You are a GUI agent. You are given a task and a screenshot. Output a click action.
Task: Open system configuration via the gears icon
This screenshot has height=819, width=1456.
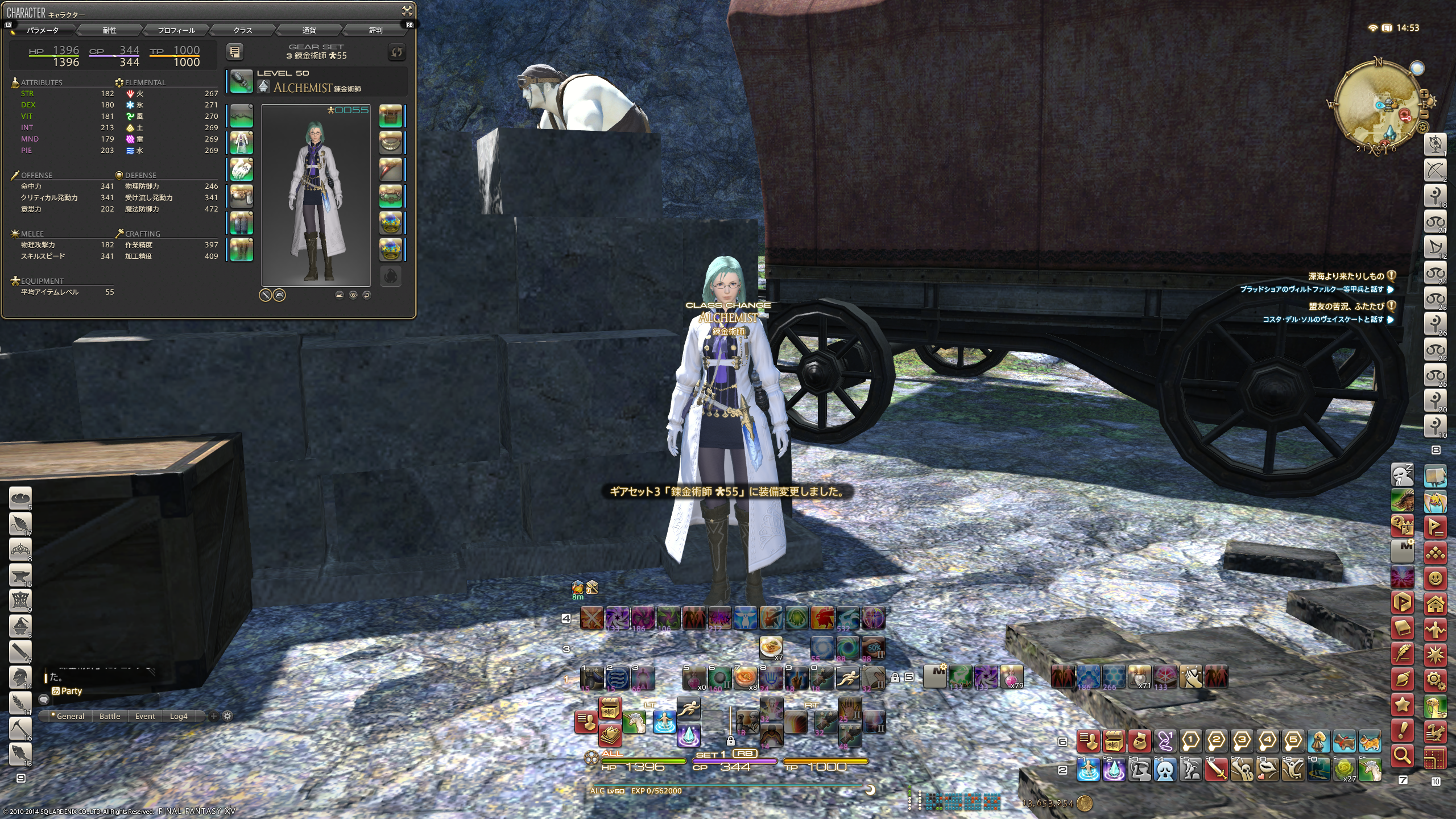[x=1436, y=680]
